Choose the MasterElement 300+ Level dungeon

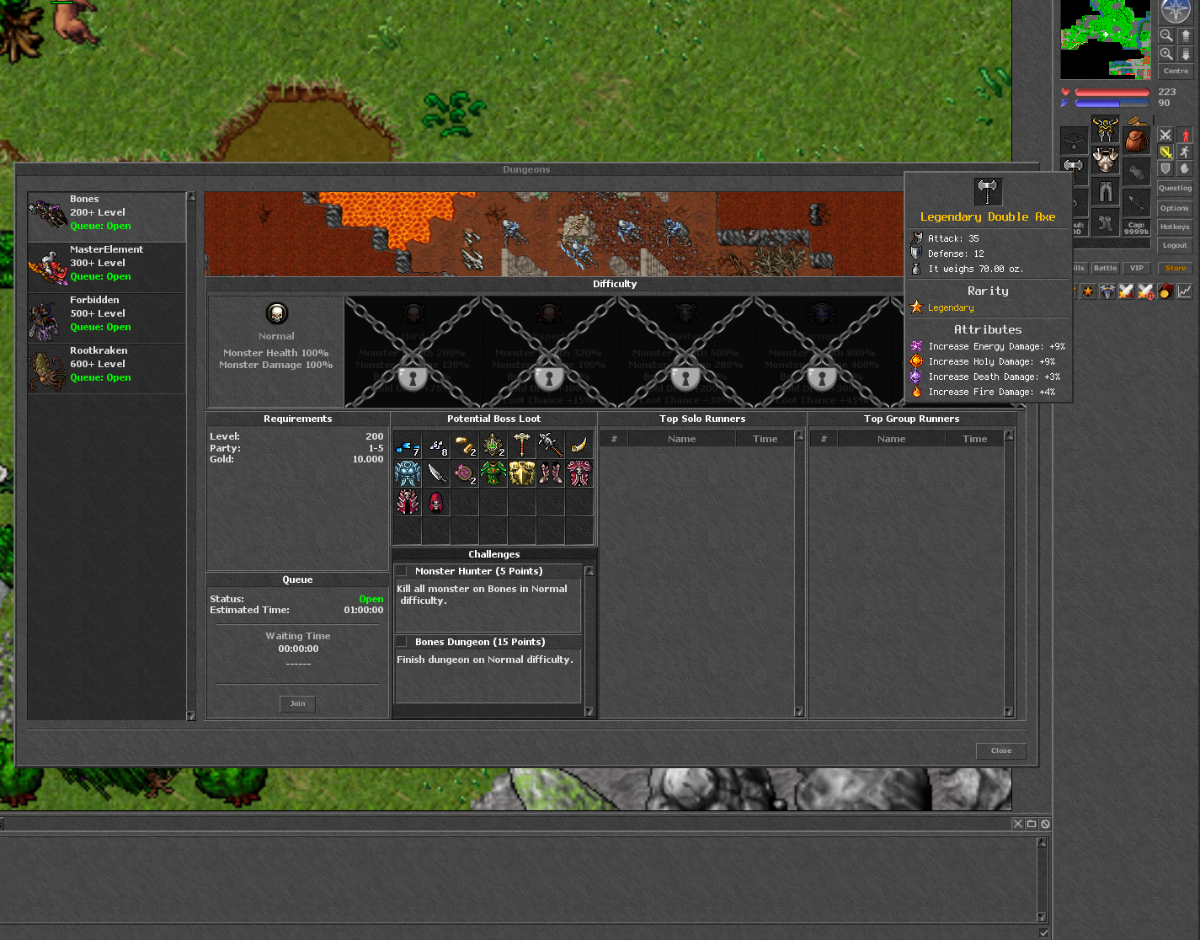tap(106, 263)
